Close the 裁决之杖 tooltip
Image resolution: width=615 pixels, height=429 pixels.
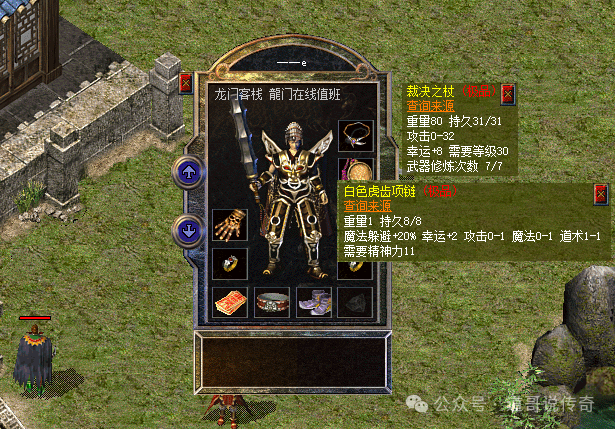508,94
